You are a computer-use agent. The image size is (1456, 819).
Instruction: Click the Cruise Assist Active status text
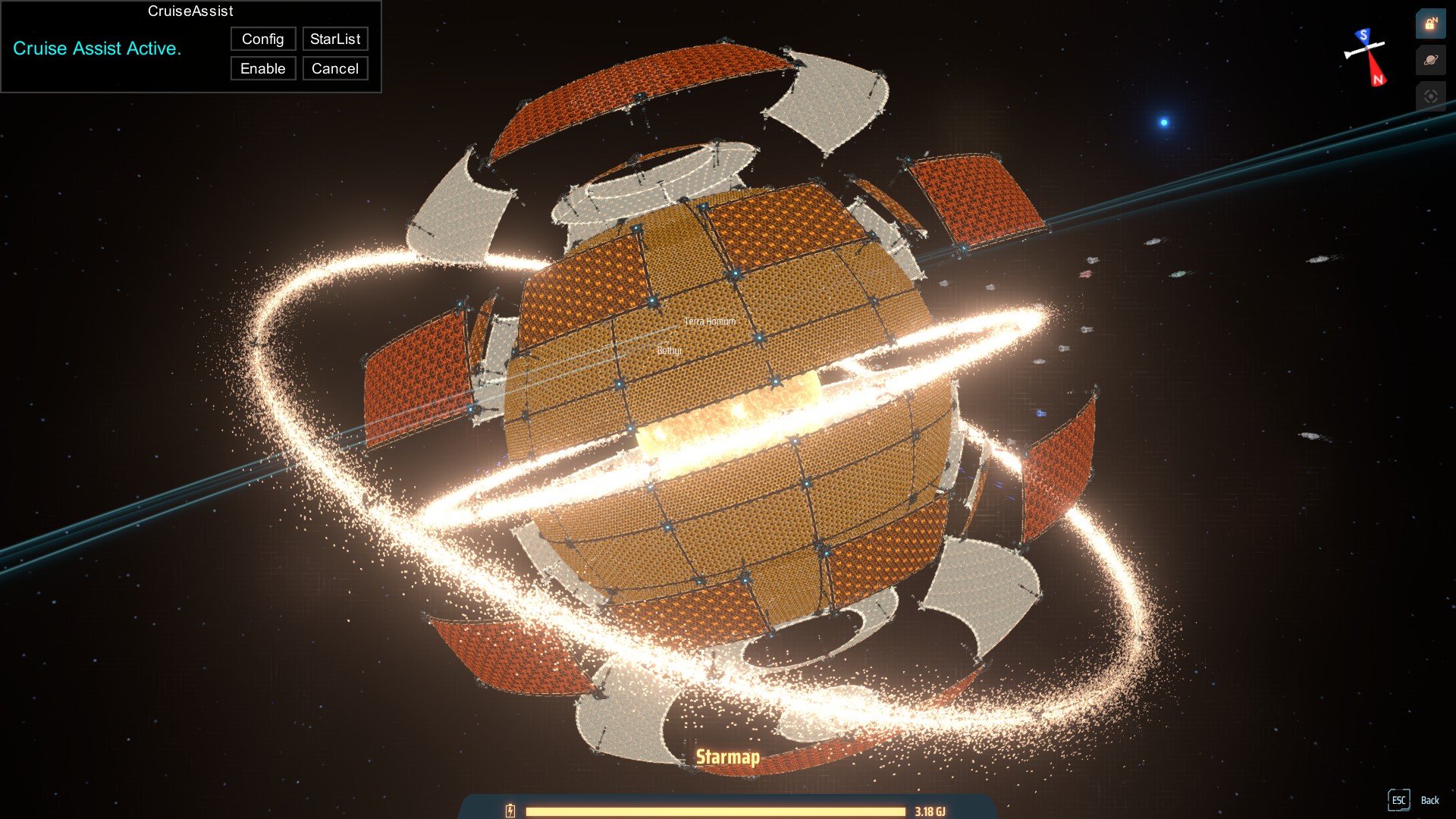pyautogui.click(x=97, y=49)
